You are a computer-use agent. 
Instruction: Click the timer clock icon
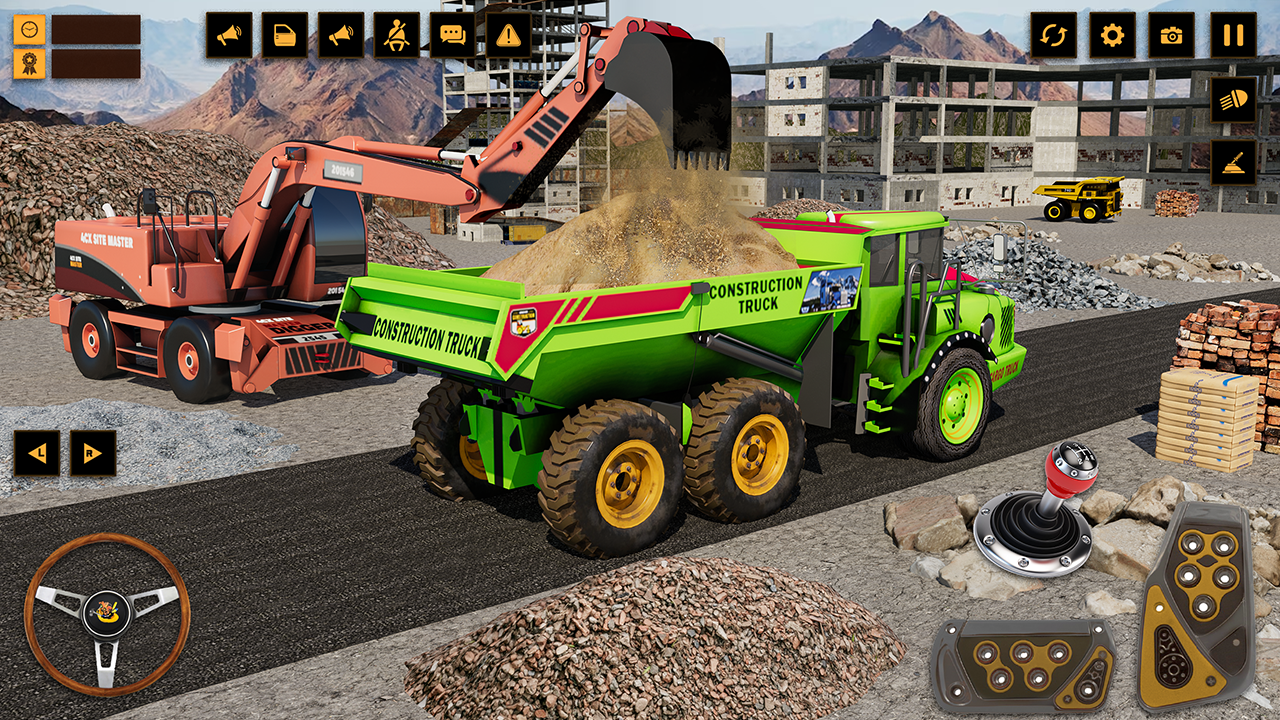click(29, 30)
